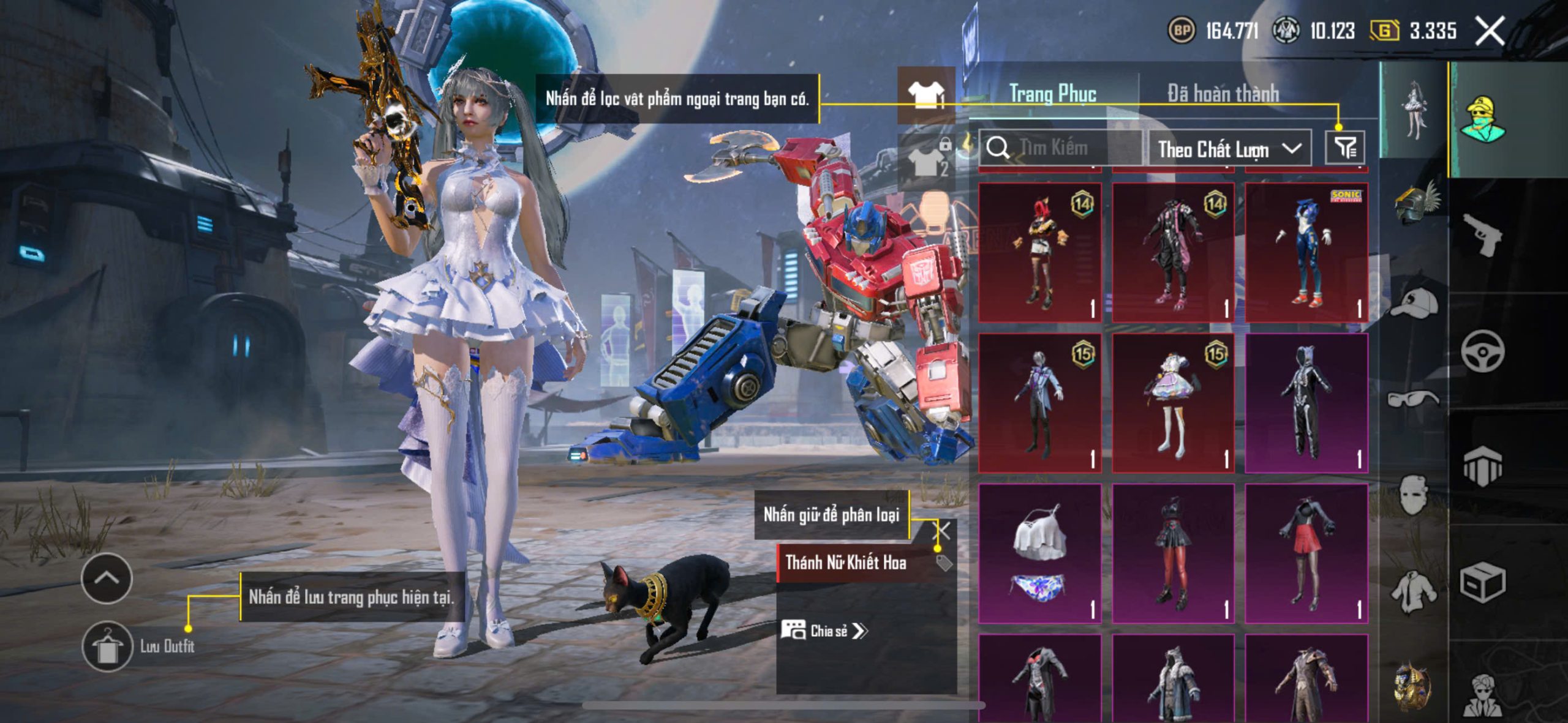The height and width of the screenshot is (723, 1568).
Task: Select outfit preset one shirt icon
Action: point(926,95)
